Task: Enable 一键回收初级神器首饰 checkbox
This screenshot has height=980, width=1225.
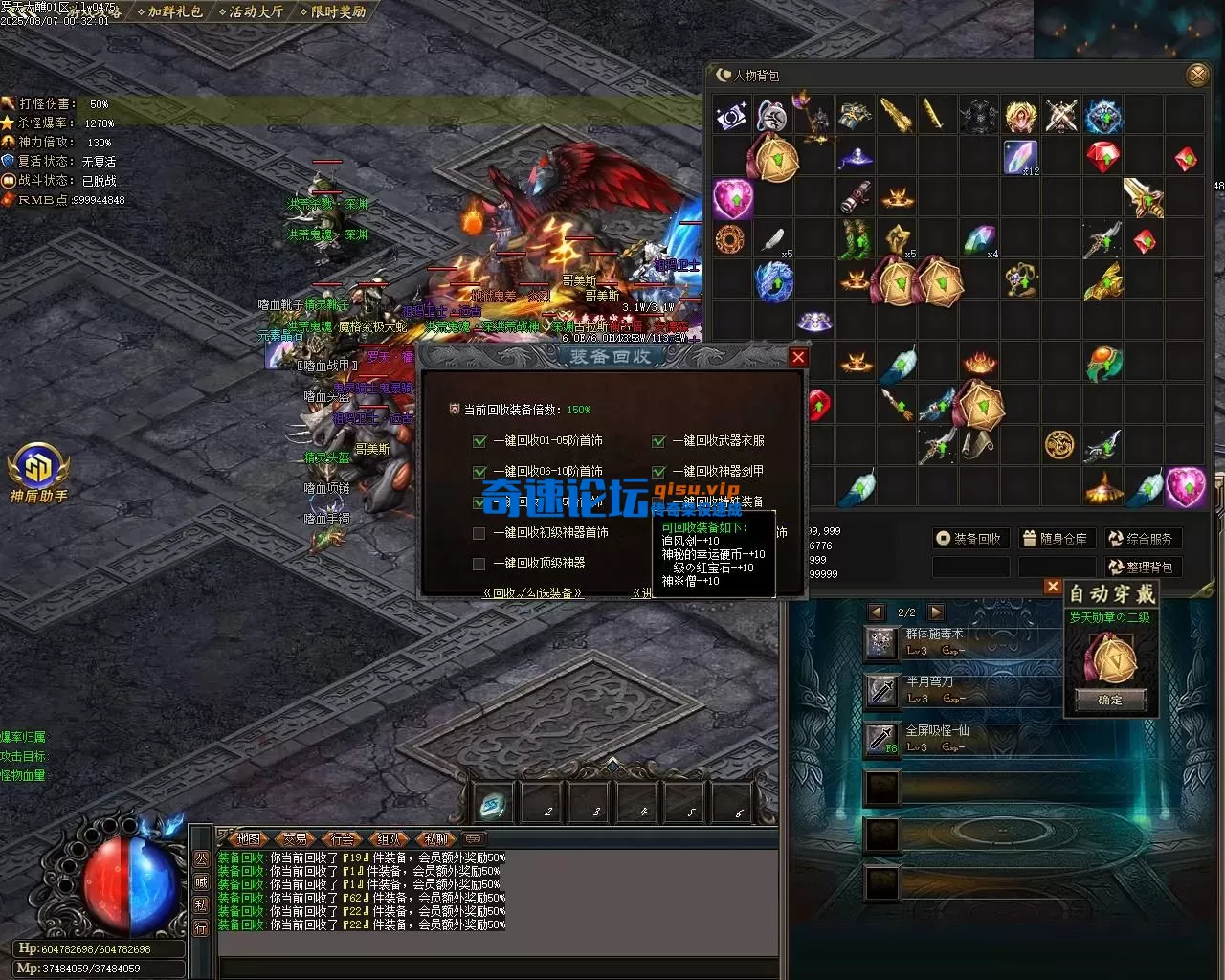Action: 479,533
